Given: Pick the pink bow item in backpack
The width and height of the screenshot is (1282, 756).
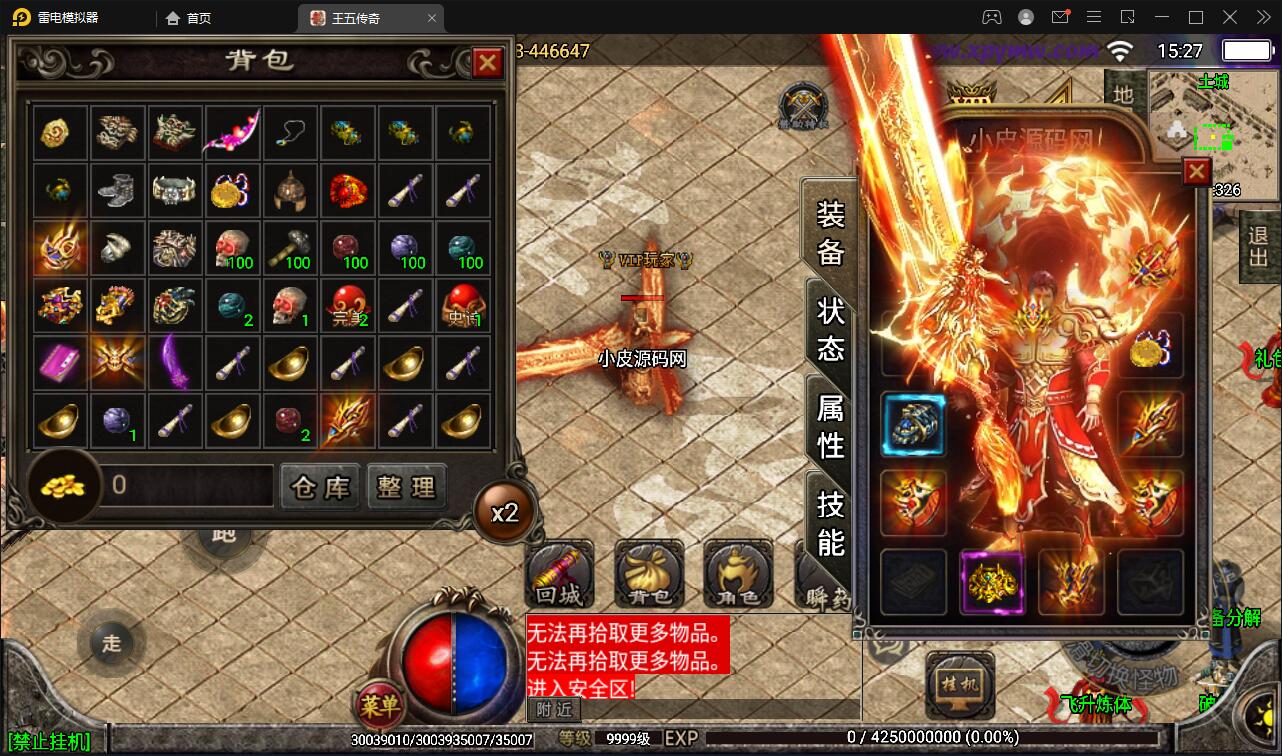Looking at the screenshot, I should (233, 132).
